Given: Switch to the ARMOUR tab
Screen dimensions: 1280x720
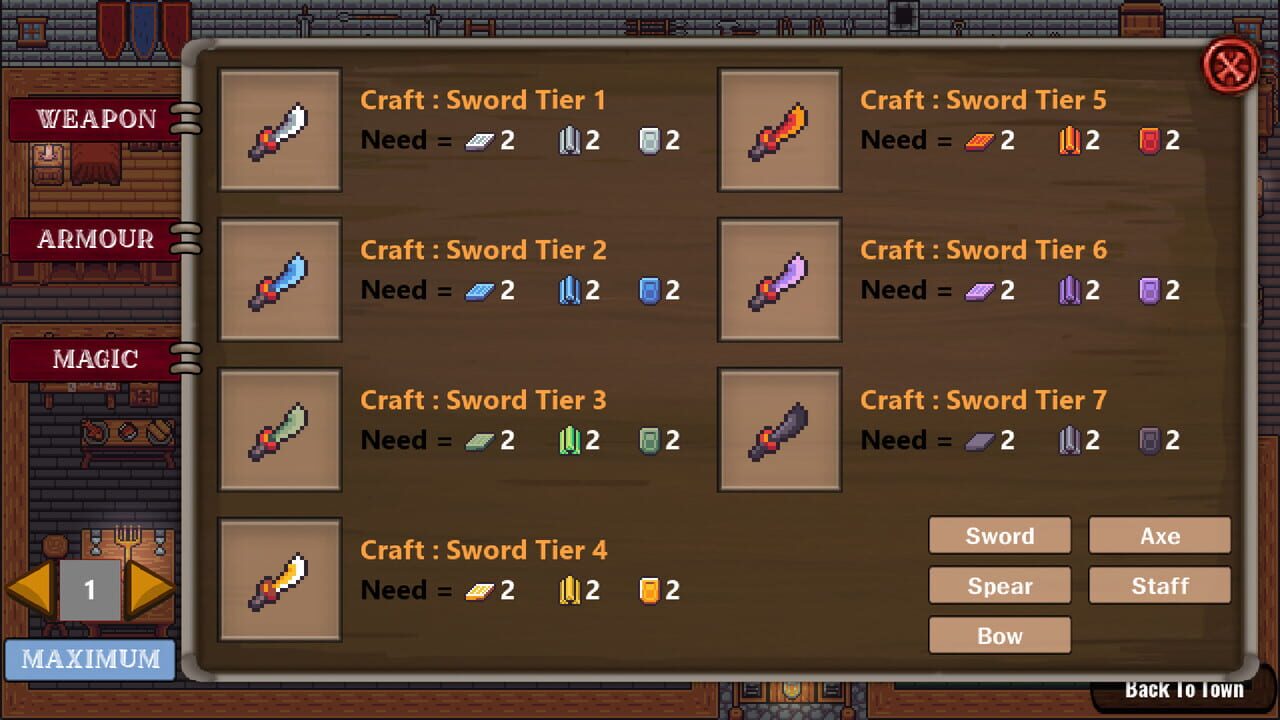Looking at the screenshot, I should [x=95, y=239].
